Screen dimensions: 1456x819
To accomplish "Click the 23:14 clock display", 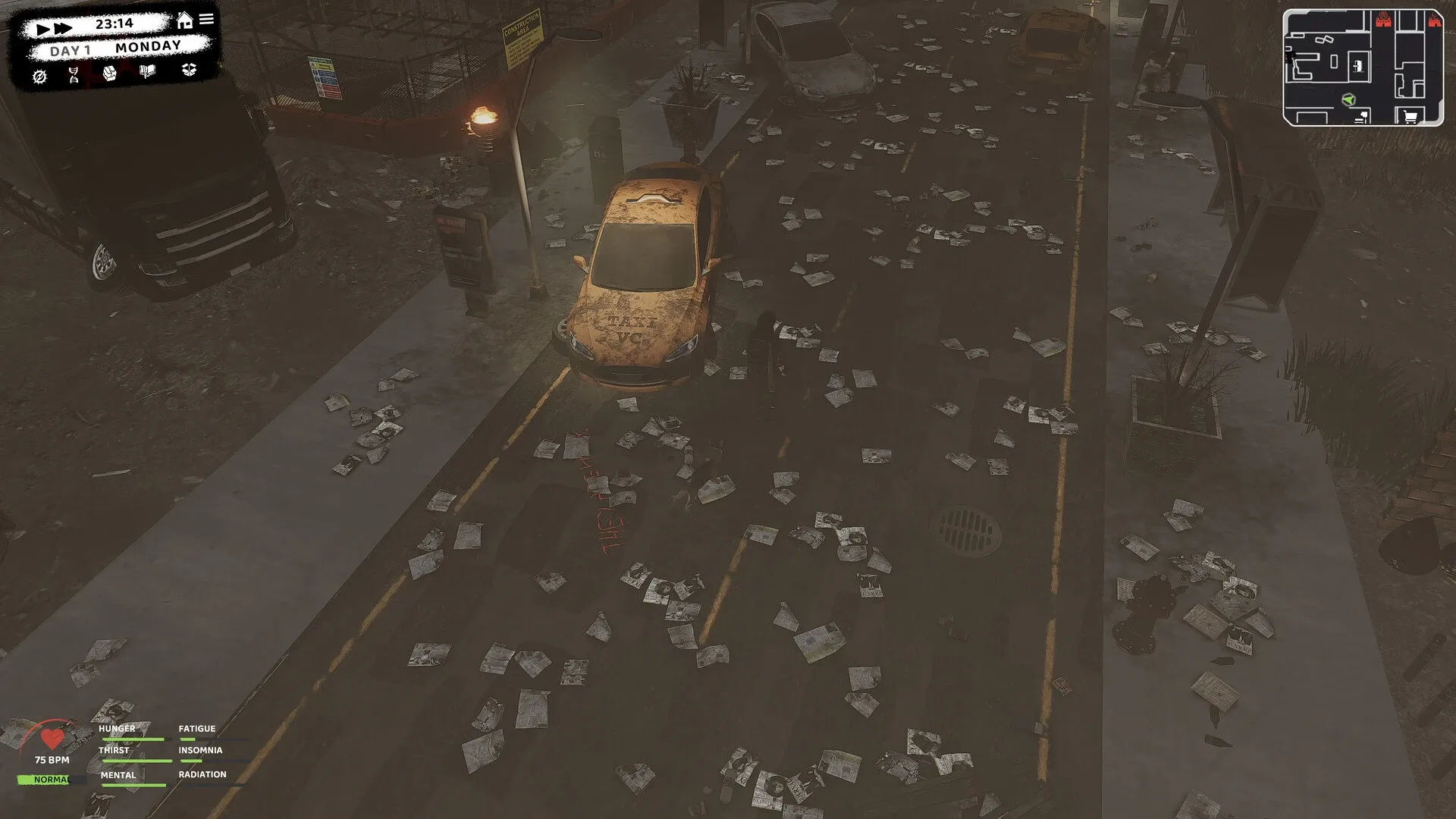I will (115, 24).
